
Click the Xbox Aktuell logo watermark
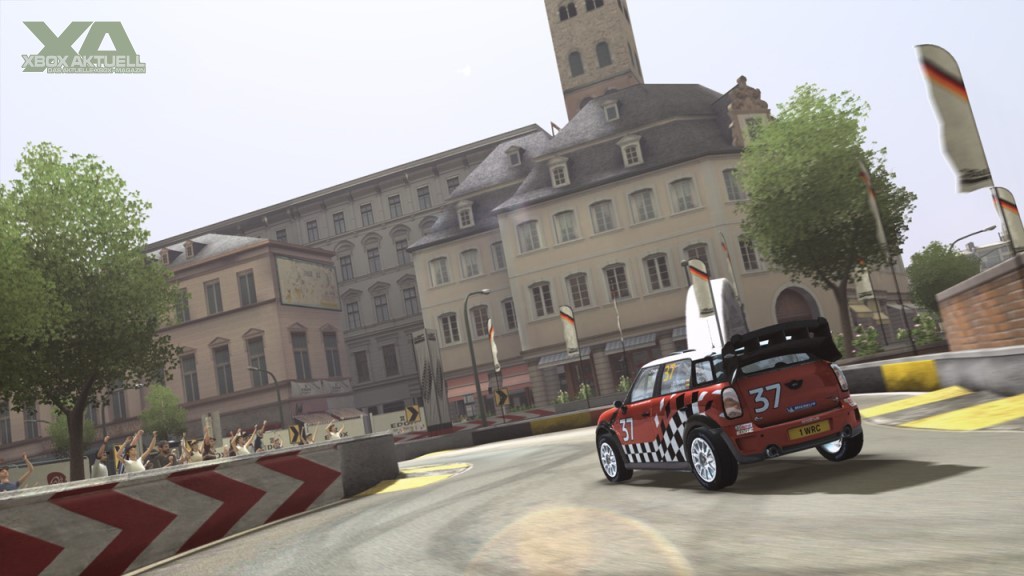click(x=84, y=47)
